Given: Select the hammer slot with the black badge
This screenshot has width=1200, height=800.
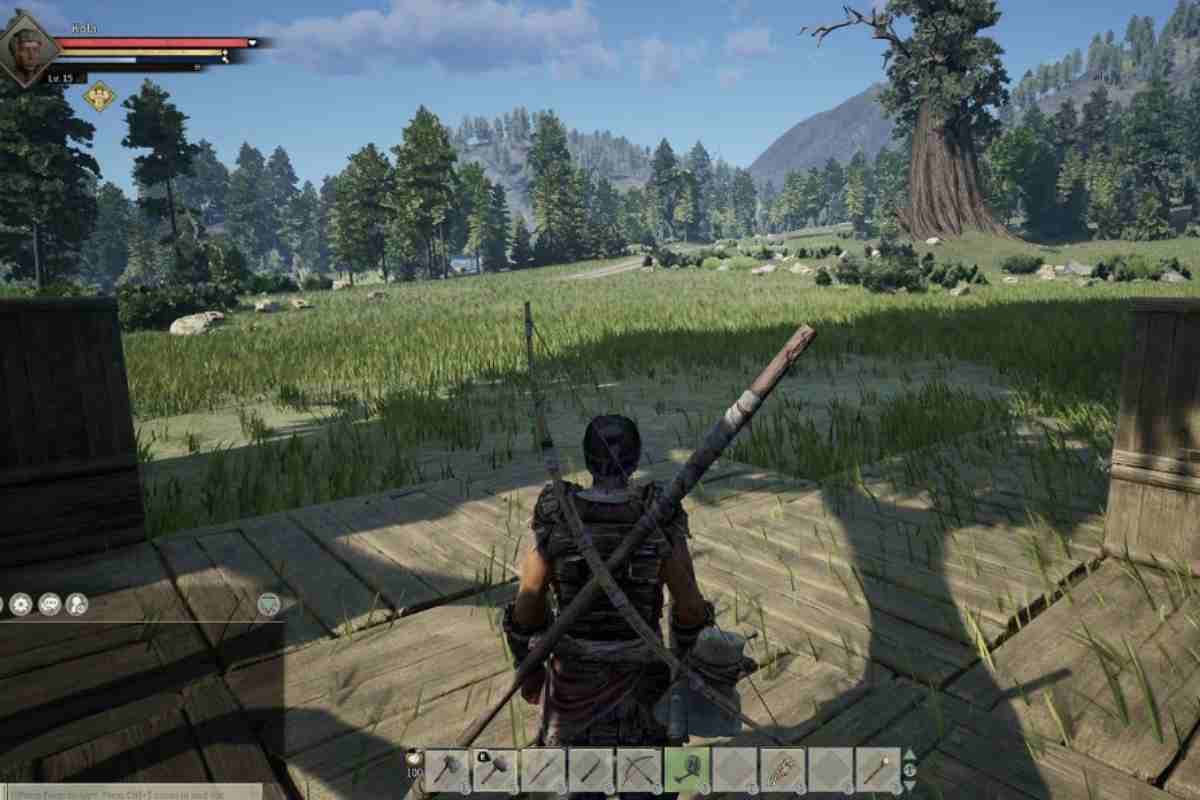Looking at the screenshot, I should click(495, 769).
